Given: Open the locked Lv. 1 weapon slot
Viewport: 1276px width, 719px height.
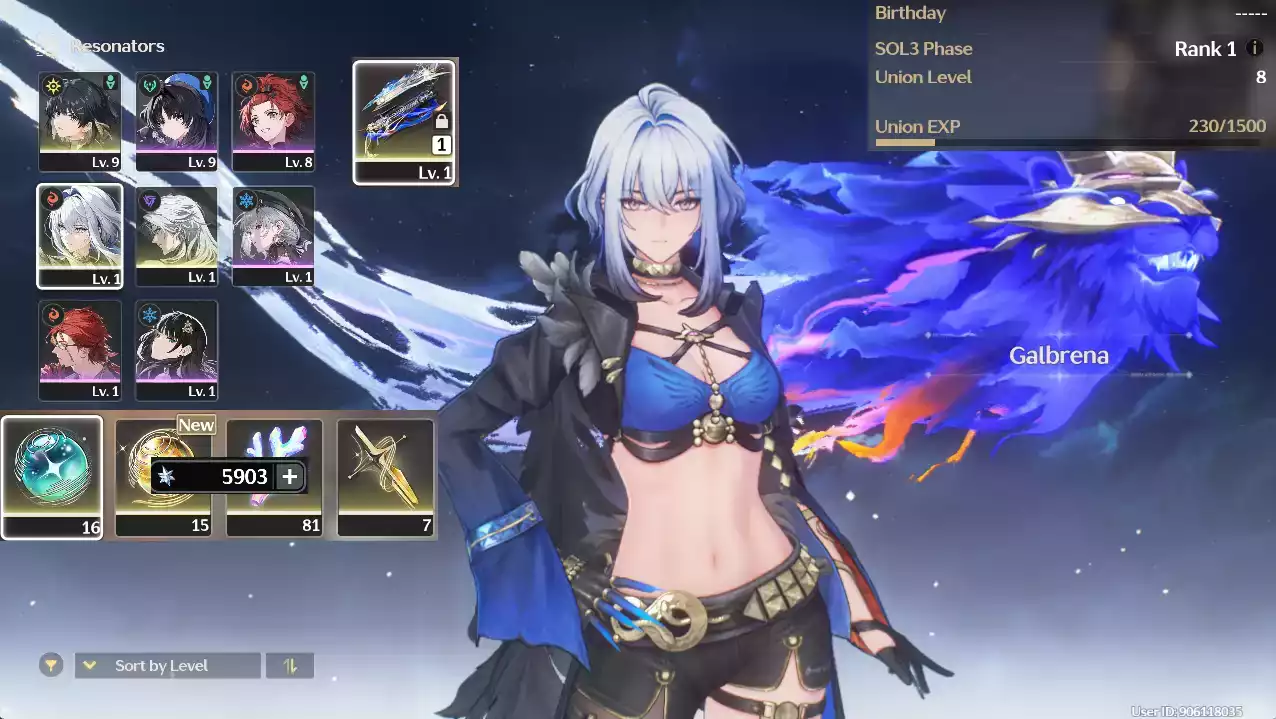Looking at the screenshot, I should pyautogui.click(x=404, y=122).
